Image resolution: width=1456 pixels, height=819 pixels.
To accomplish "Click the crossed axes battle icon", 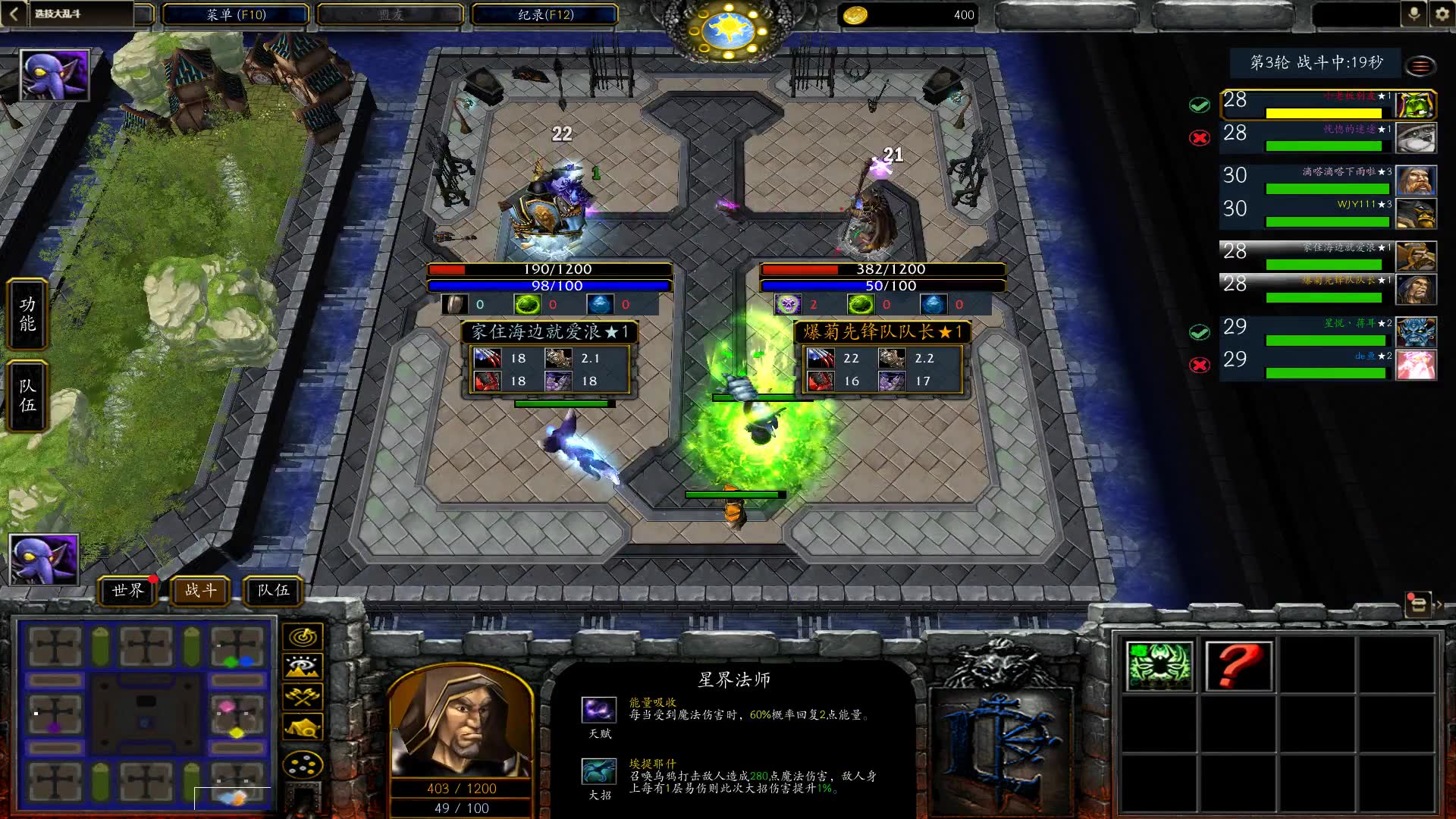I will (x=303, y=696).
